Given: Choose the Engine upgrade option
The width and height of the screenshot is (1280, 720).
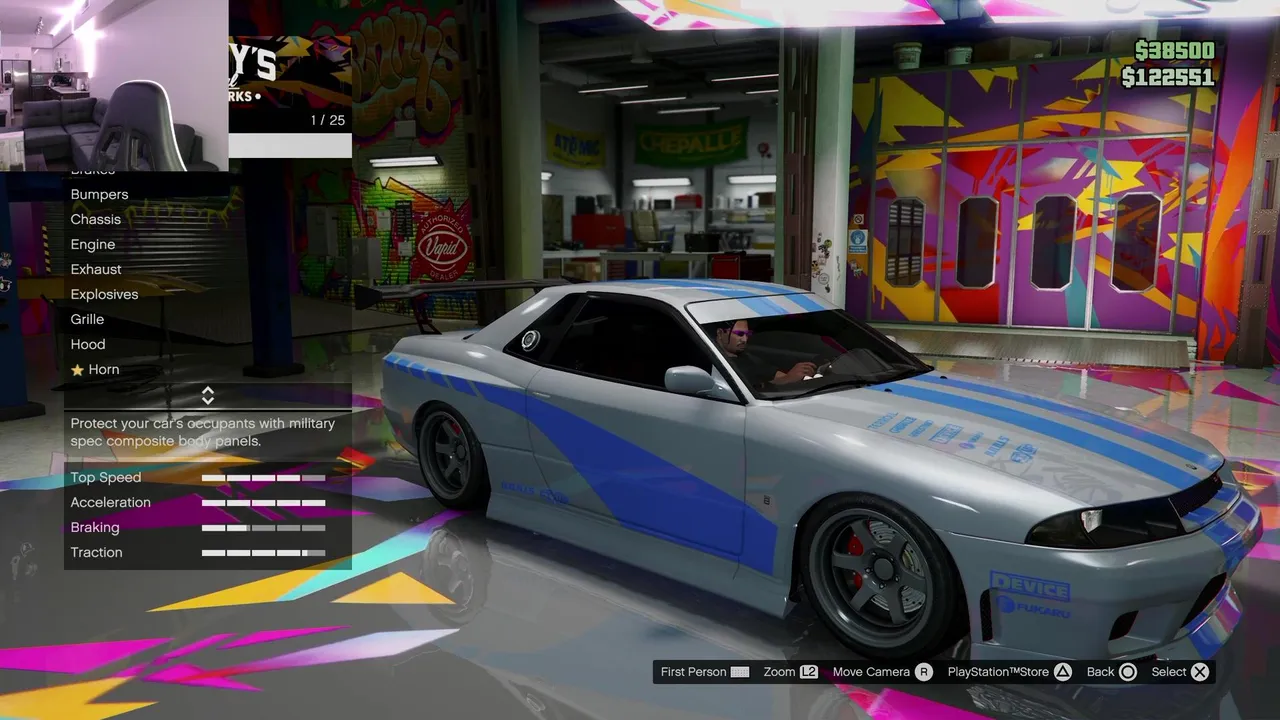Looking at the screenshot, I should tap(93, 244).
